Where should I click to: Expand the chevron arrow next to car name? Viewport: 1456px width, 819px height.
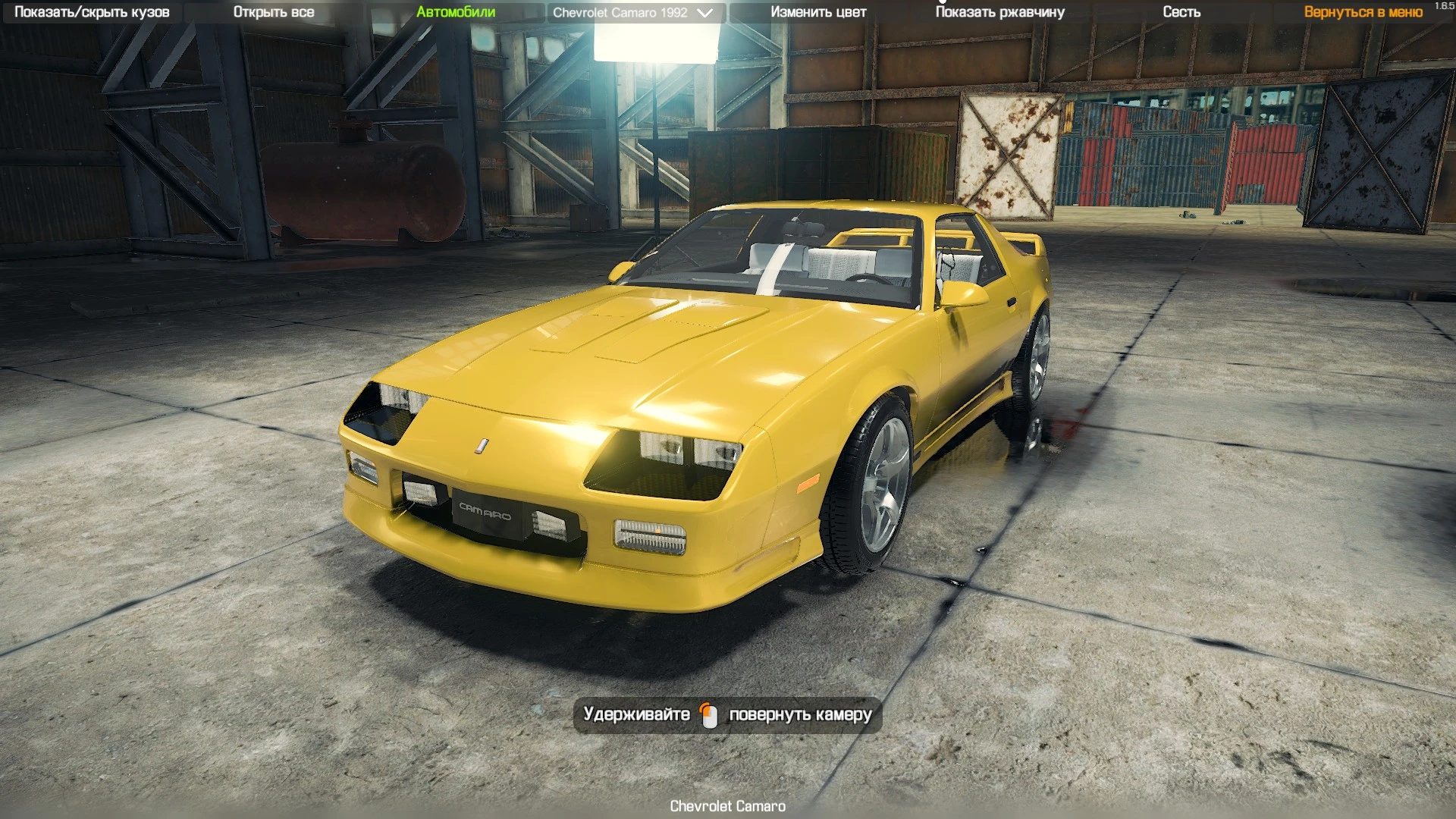(x=704, y=13)
